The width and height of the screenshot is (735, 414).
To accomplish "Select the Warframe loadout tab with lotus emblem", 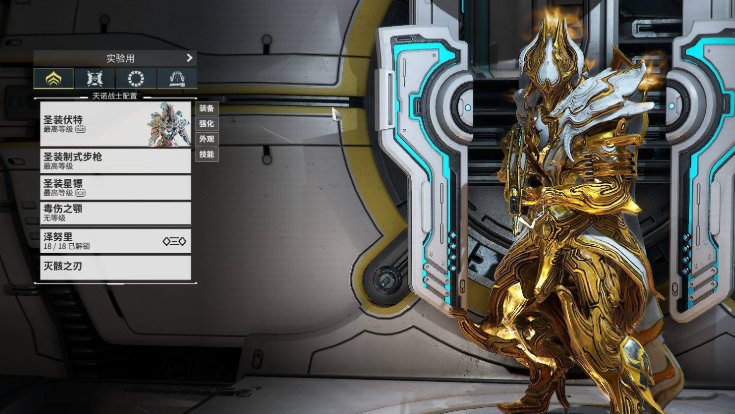I will [x=54, y=78].
